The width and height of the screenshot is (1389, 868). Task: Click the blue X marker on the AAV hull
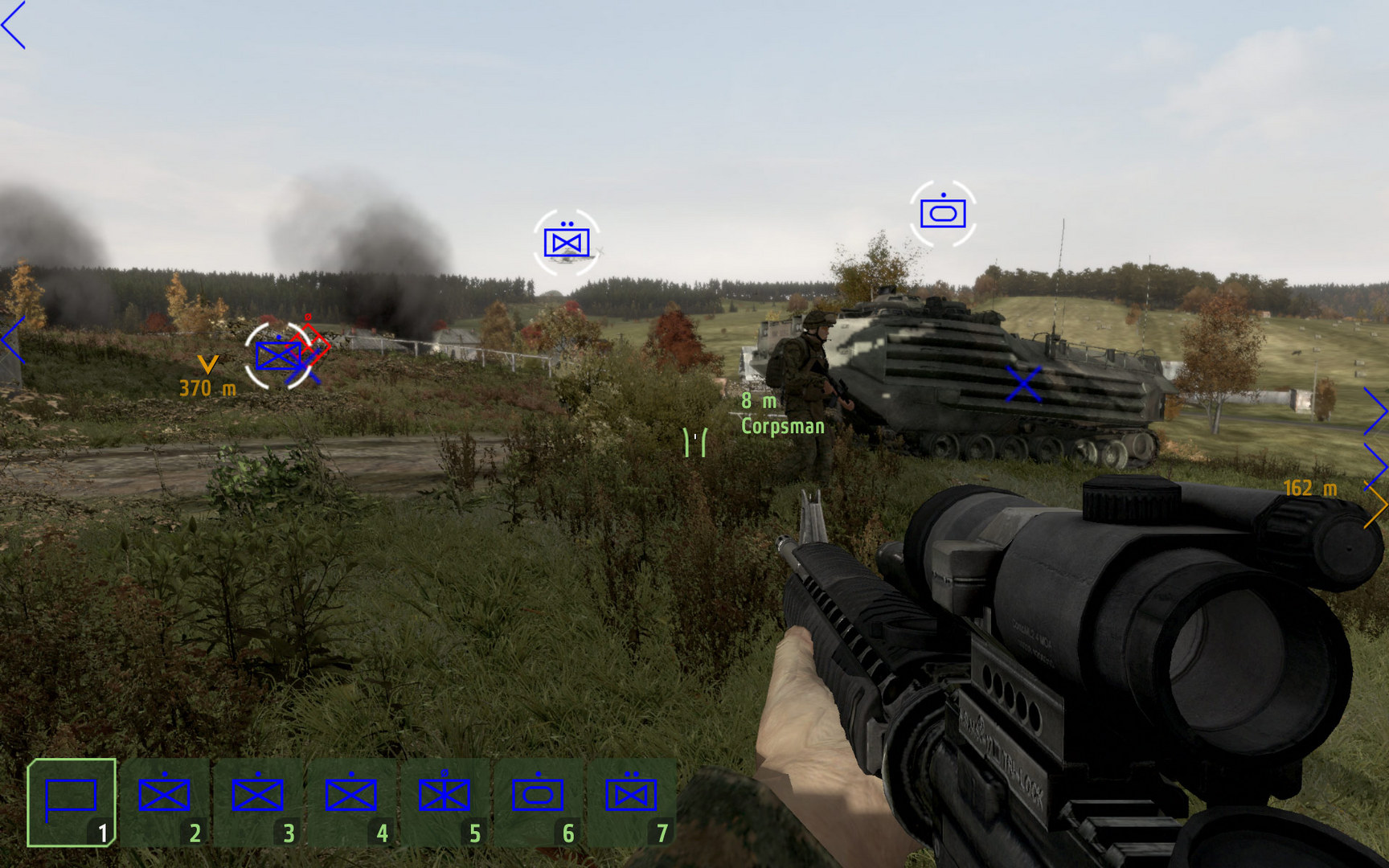click(1023, 385)
